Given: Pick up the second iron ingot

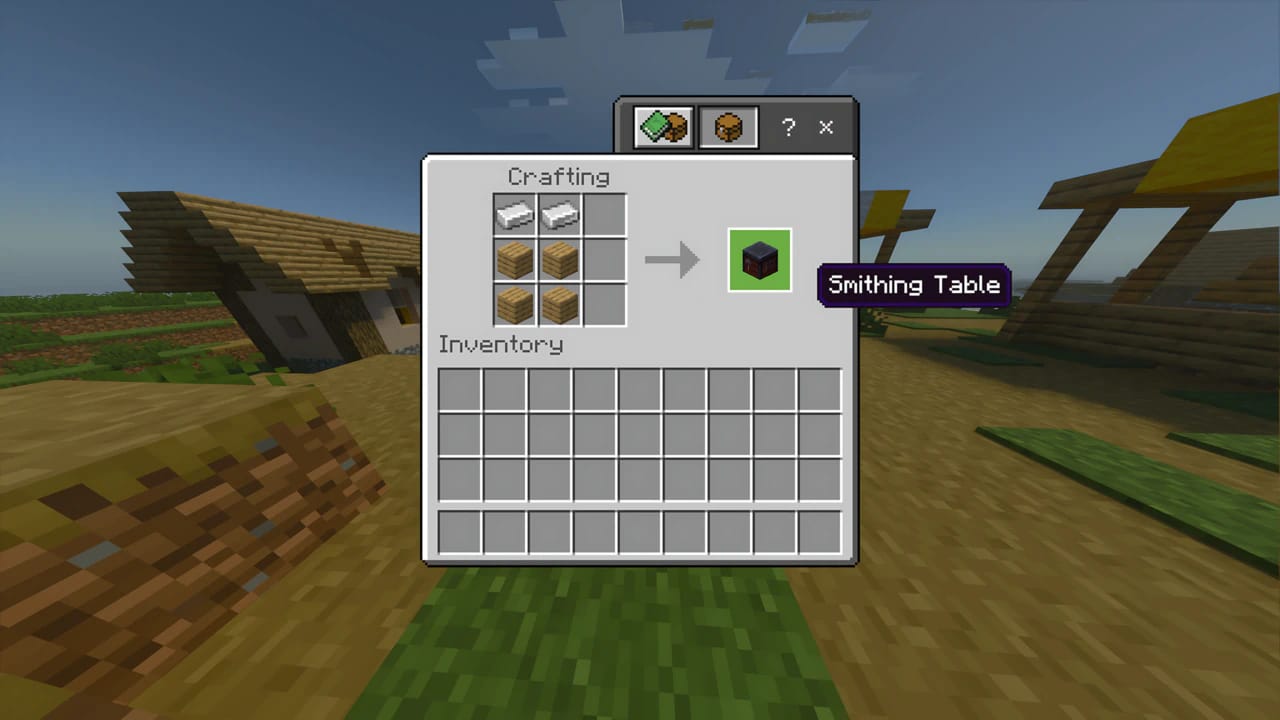Looking at the screenshot, I should pyautogui.click(x=559, y=213).
